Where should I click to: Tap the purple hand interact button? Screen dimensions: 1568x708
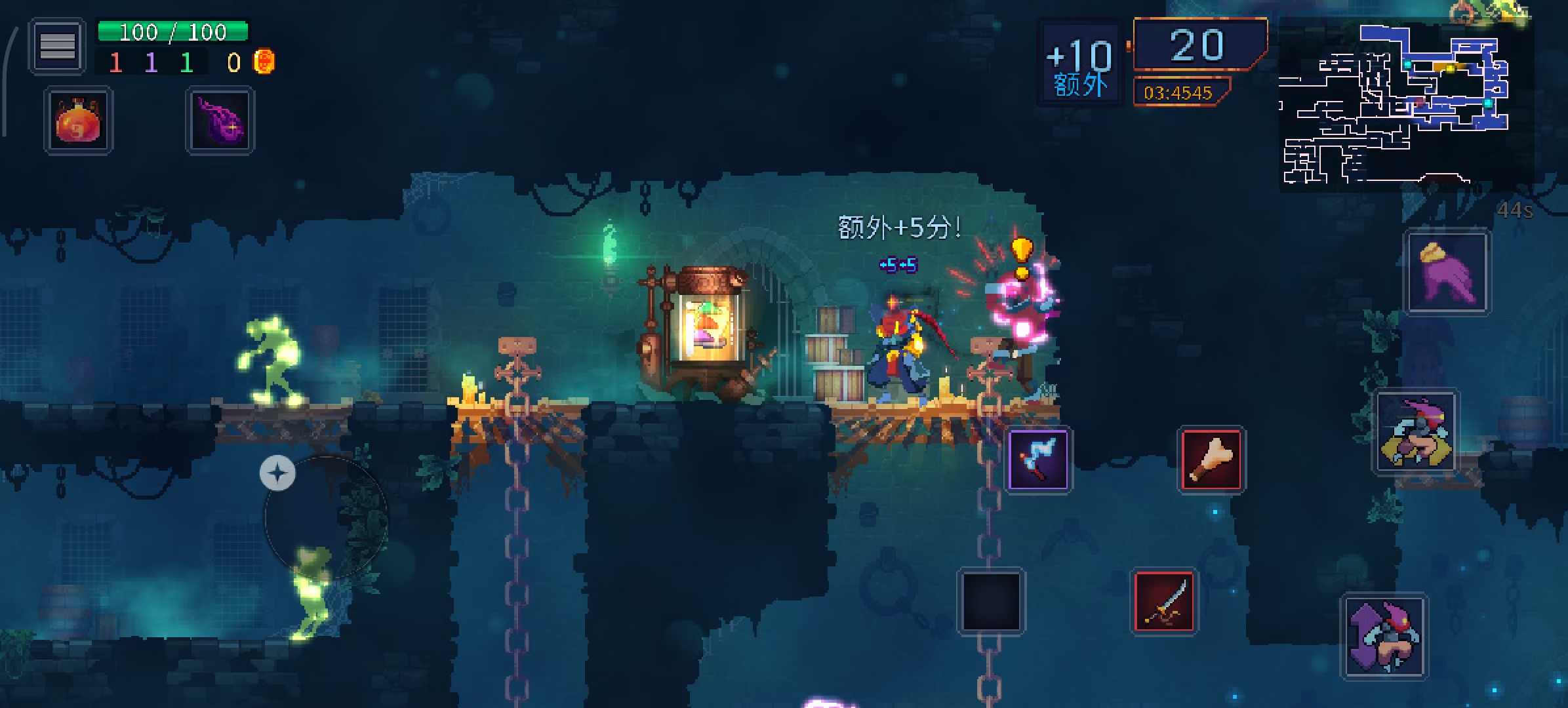tap(1447, 272)
